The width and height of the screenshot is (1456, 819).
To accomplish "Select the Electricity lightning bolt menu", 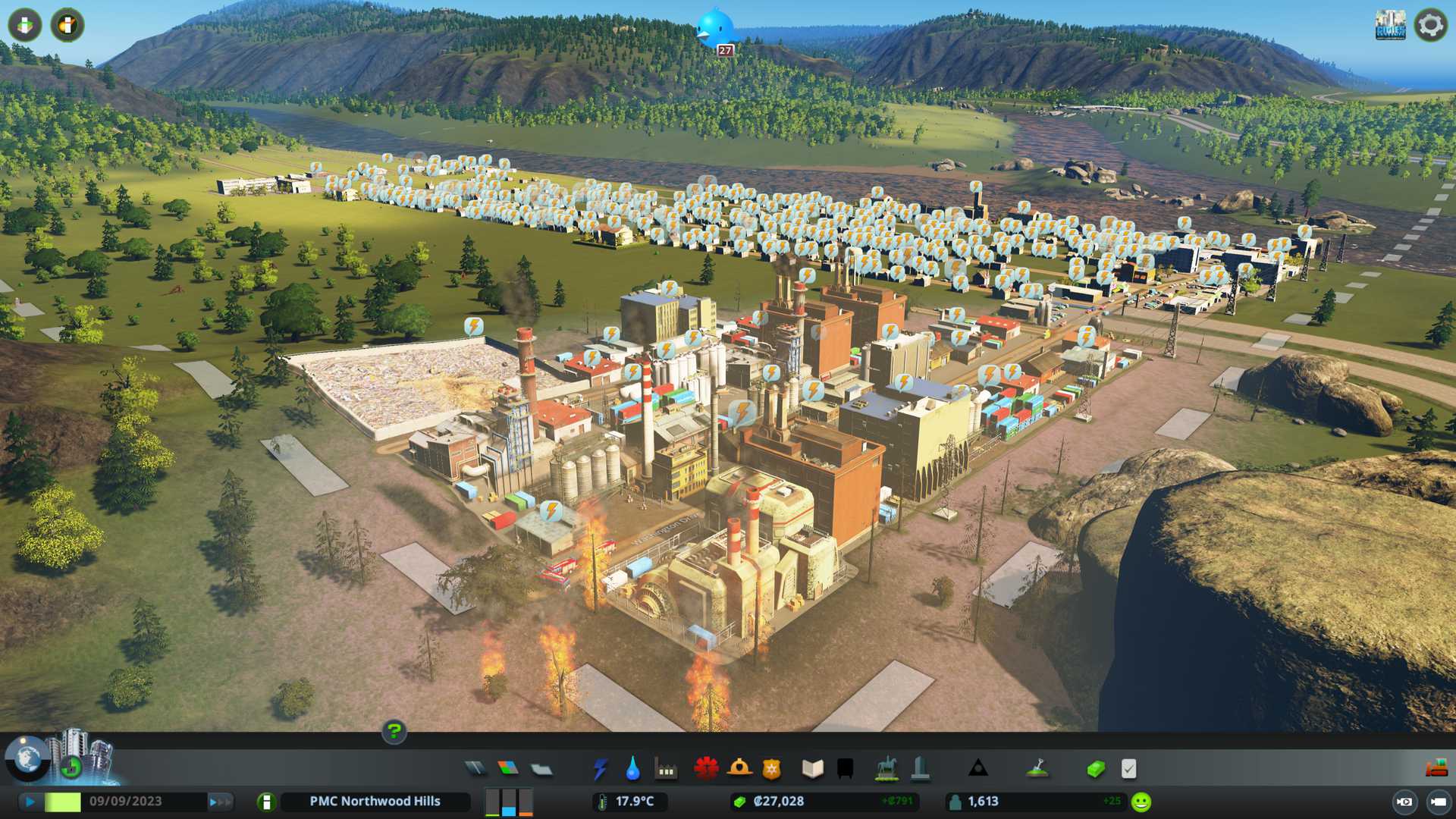I will (x=600, y=769).
